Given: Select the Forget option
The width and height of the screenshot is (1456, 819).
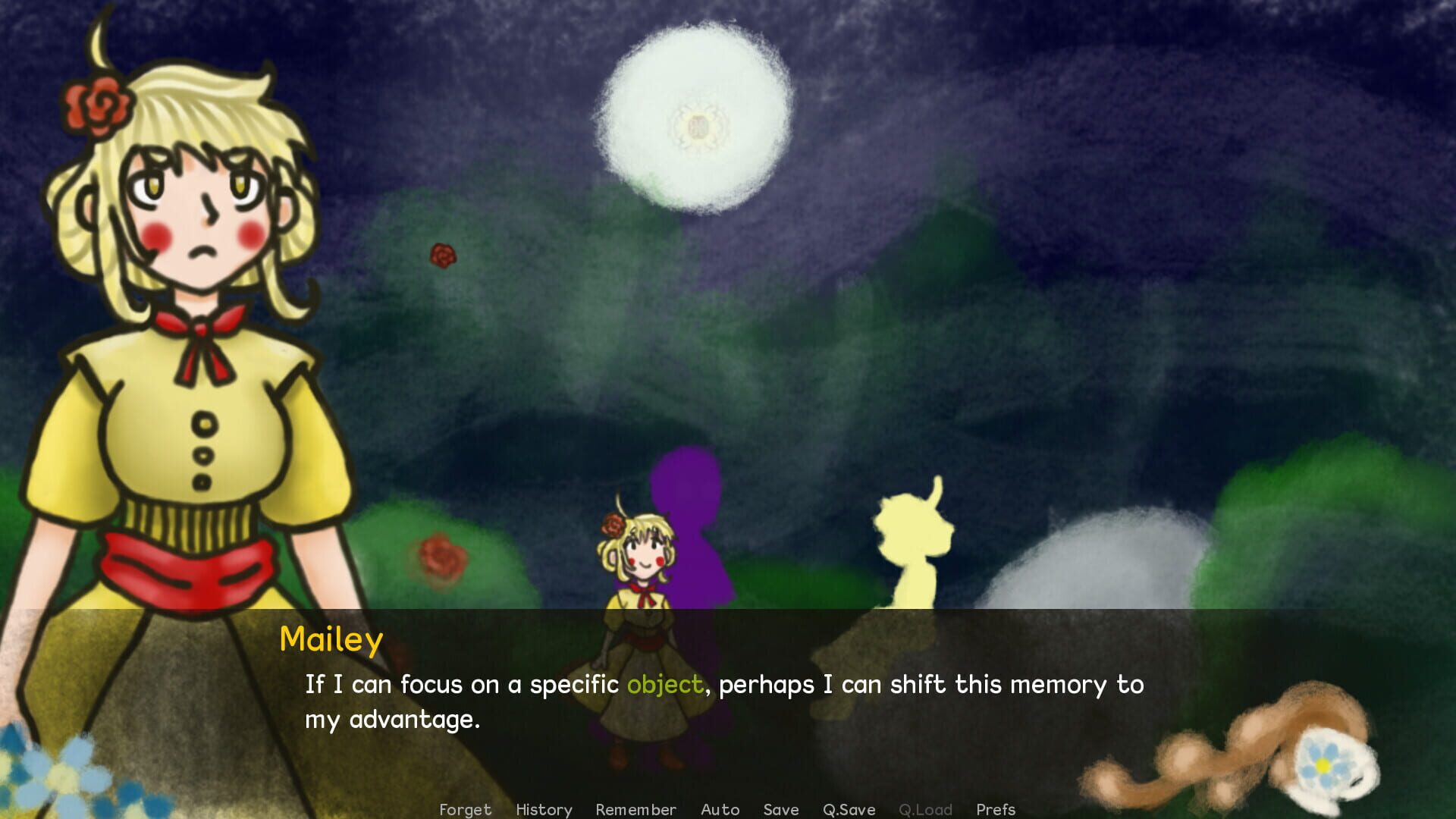Looking at the screenshot, I should tap(466, 809).
